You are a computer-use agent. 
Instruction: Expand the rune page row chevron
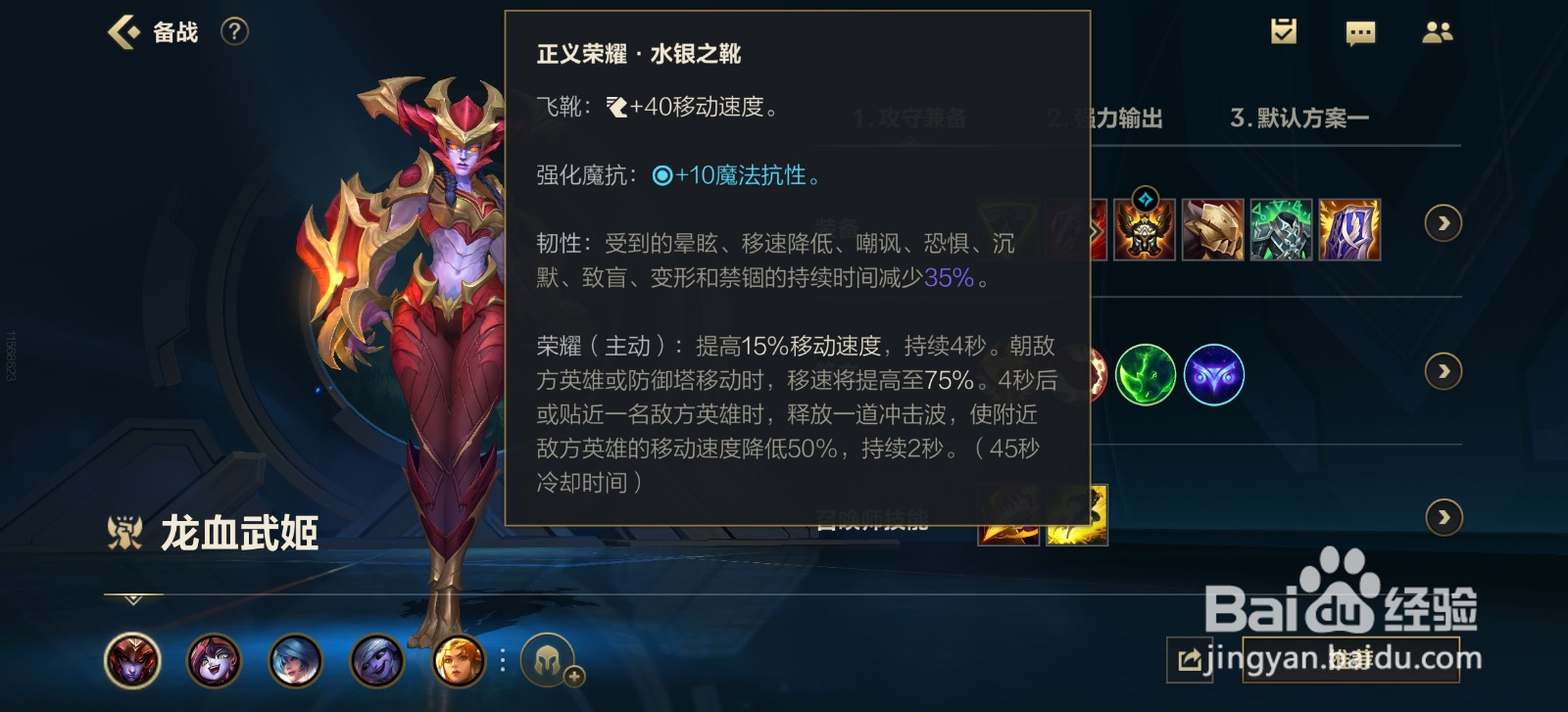click(x=1443, y=372)
